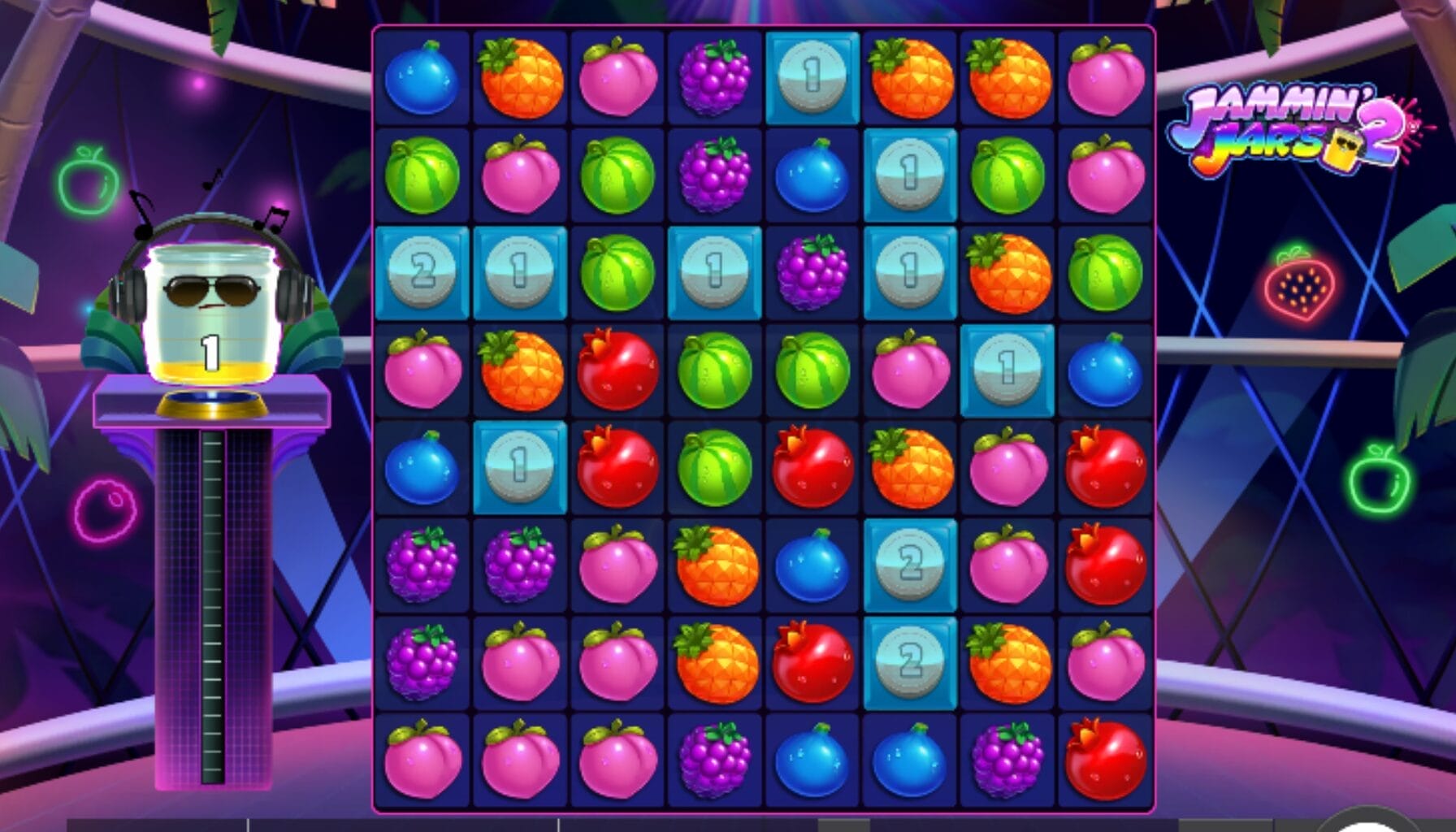Click the pink peach in the top-right grid corner
This screenshot has width=1456, height=832.
click(1105, 77)
